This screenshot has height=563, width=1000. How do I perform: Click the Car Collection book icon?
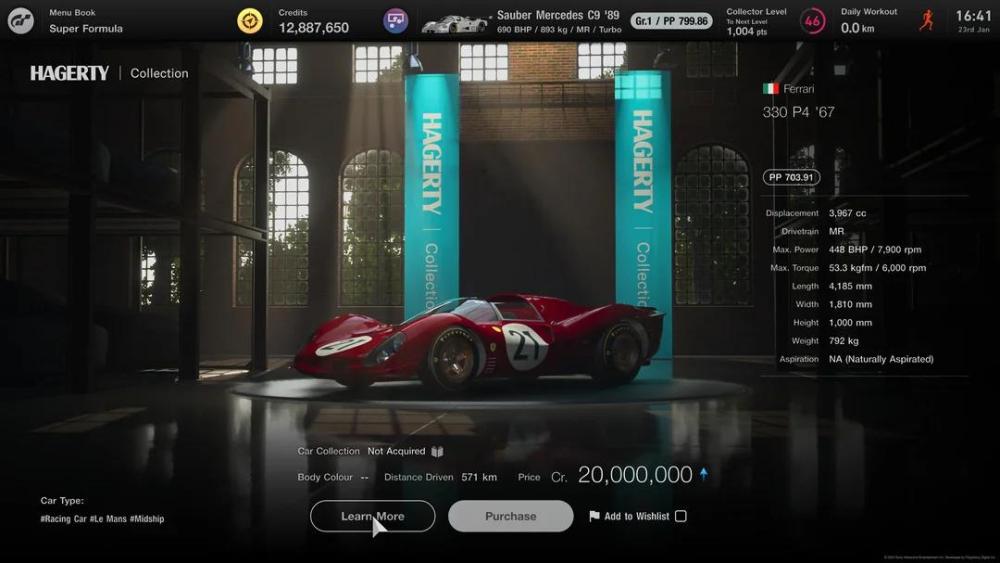(437, 452)
